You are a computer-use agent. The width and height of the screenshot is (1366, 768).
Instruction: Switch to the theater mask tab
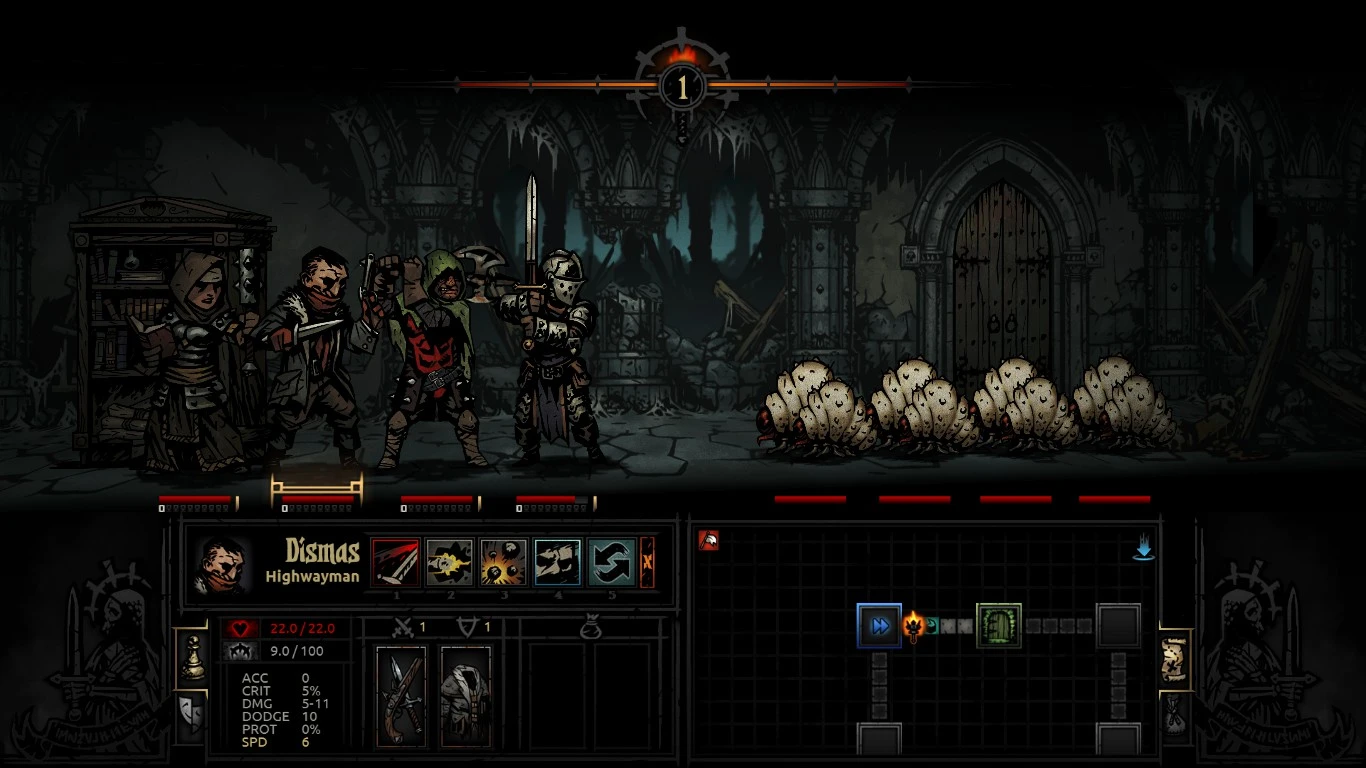point(189,713)
